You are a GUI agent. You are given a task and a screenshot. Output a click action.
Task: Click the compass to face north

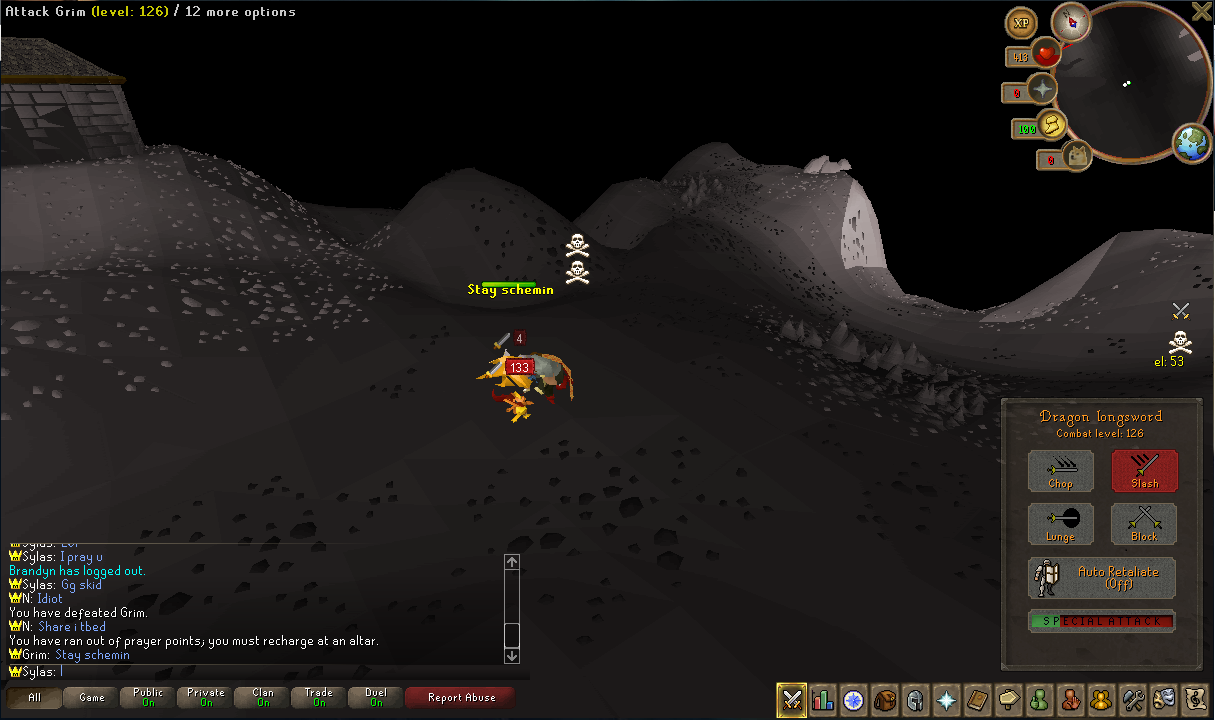pyautogui.click(x=1071, y=21)
